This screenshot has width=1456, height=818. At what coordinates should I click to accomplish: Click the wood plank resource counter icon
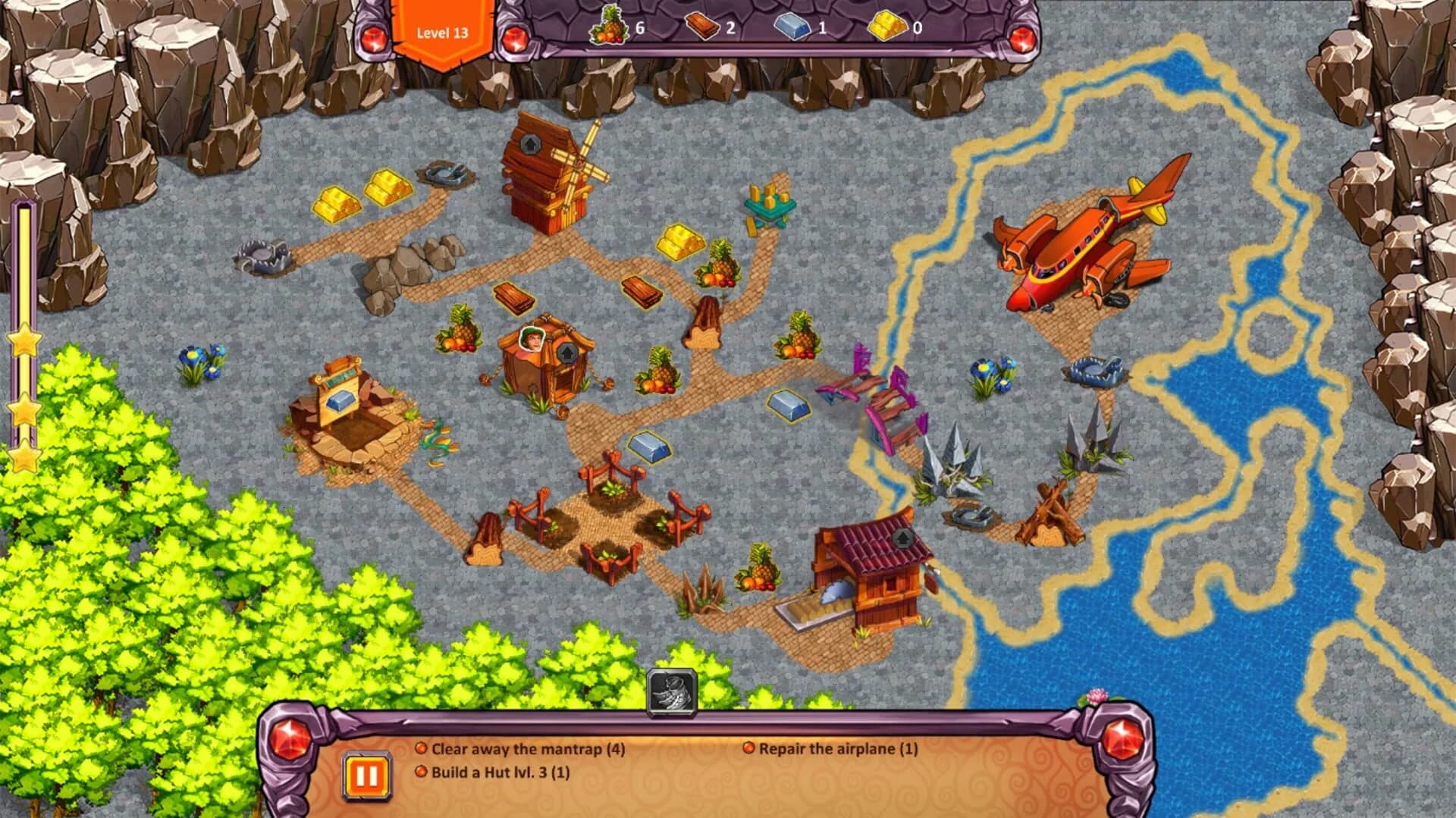click(704, 27)
